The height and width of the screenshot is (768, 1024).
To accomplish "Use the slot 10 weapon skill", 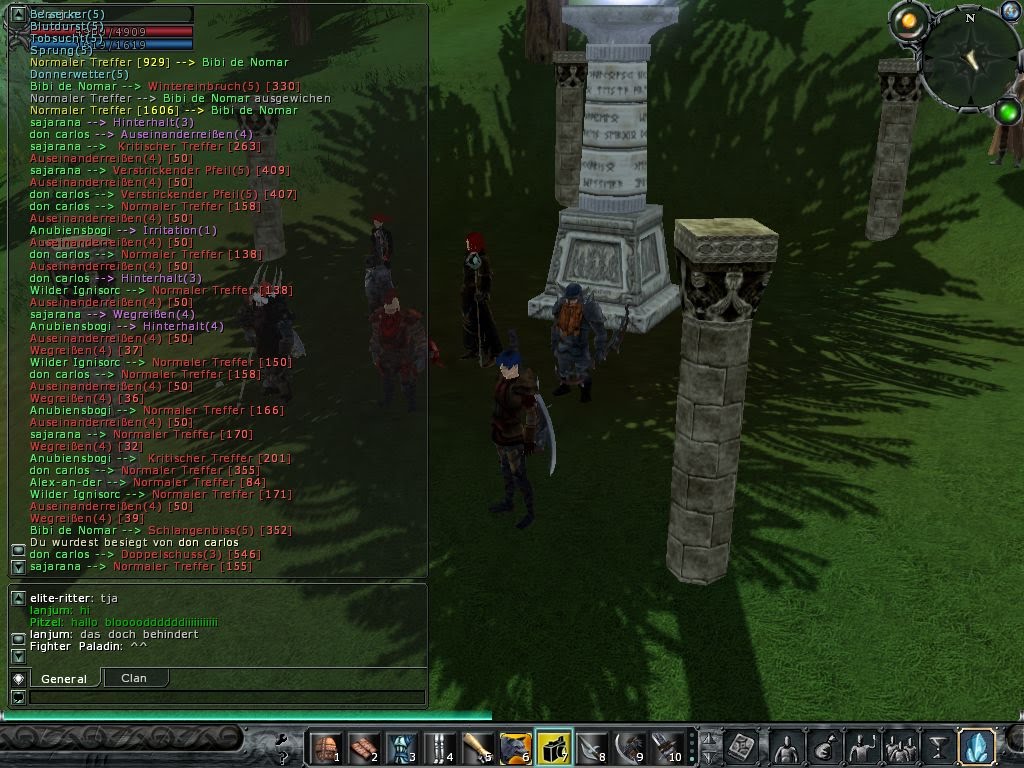I will coord(667,748).
